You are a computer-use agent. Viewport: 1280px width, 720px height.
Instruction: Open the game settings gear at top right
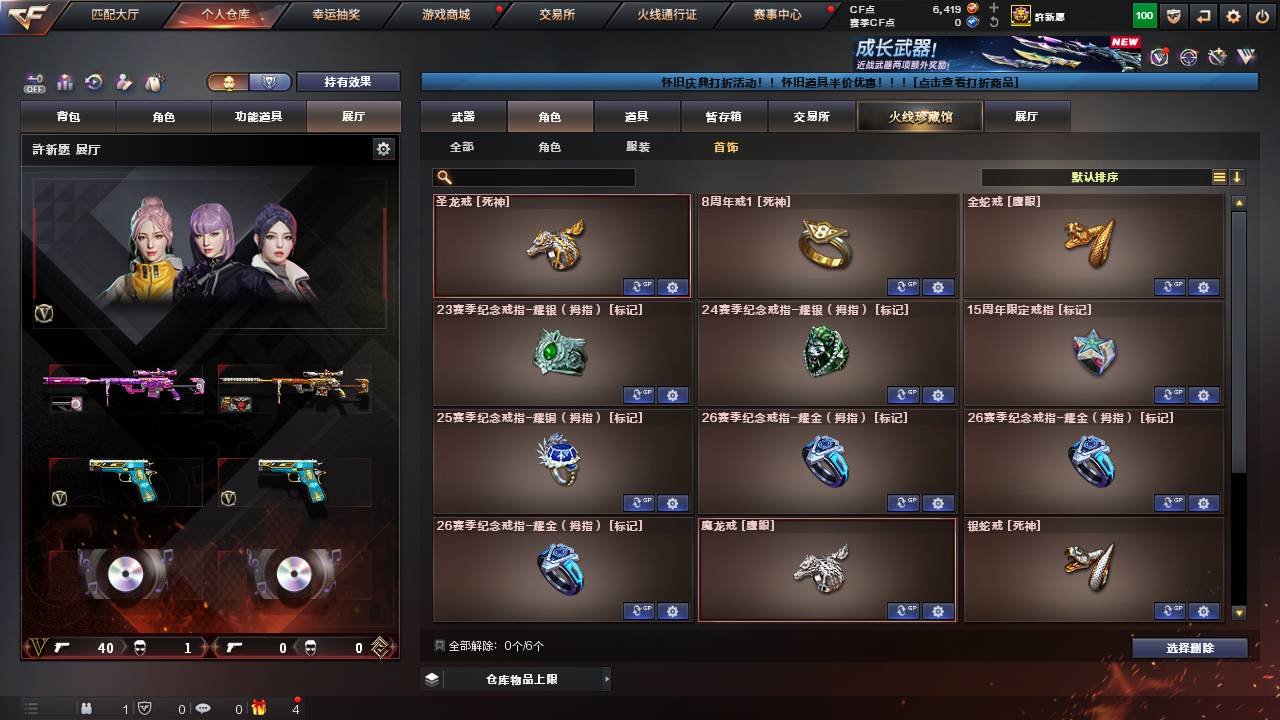point(1232,15)
